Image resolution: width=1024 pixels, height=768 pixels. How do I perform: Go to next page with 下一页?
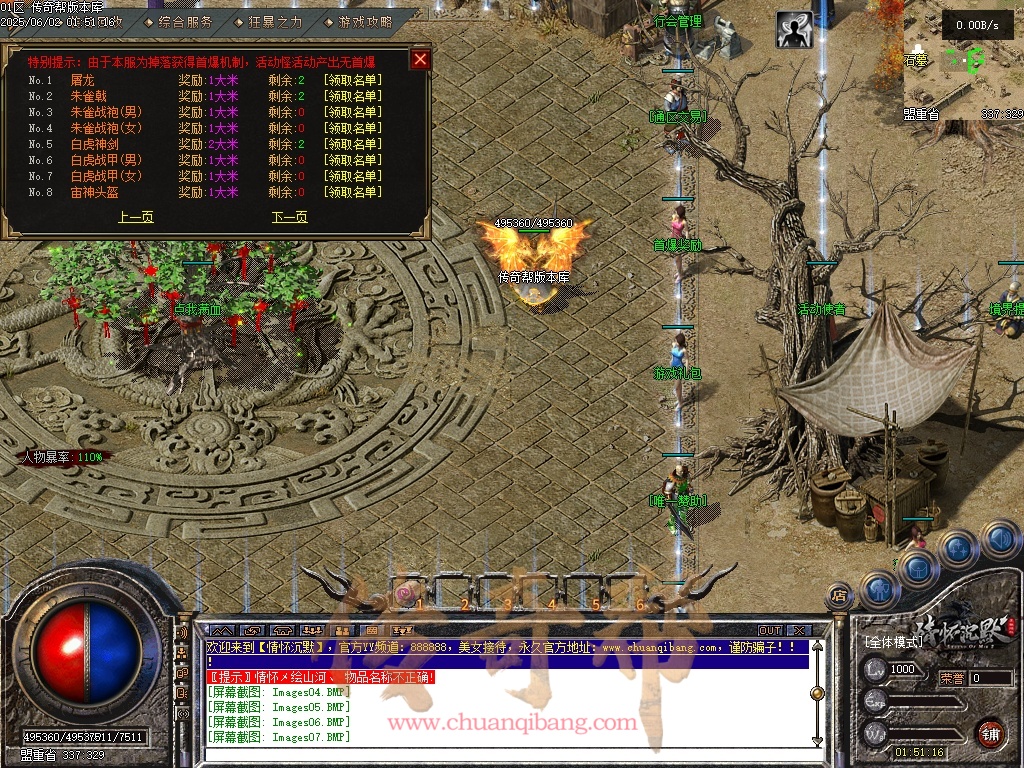[290, 217]
